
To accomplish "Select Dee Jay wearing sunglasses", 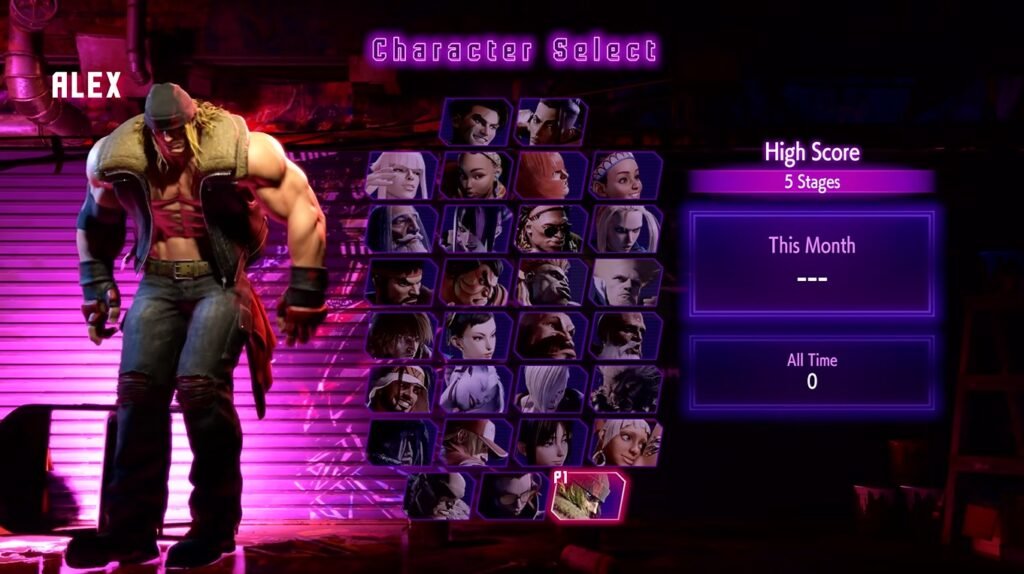I will (550, 229).
